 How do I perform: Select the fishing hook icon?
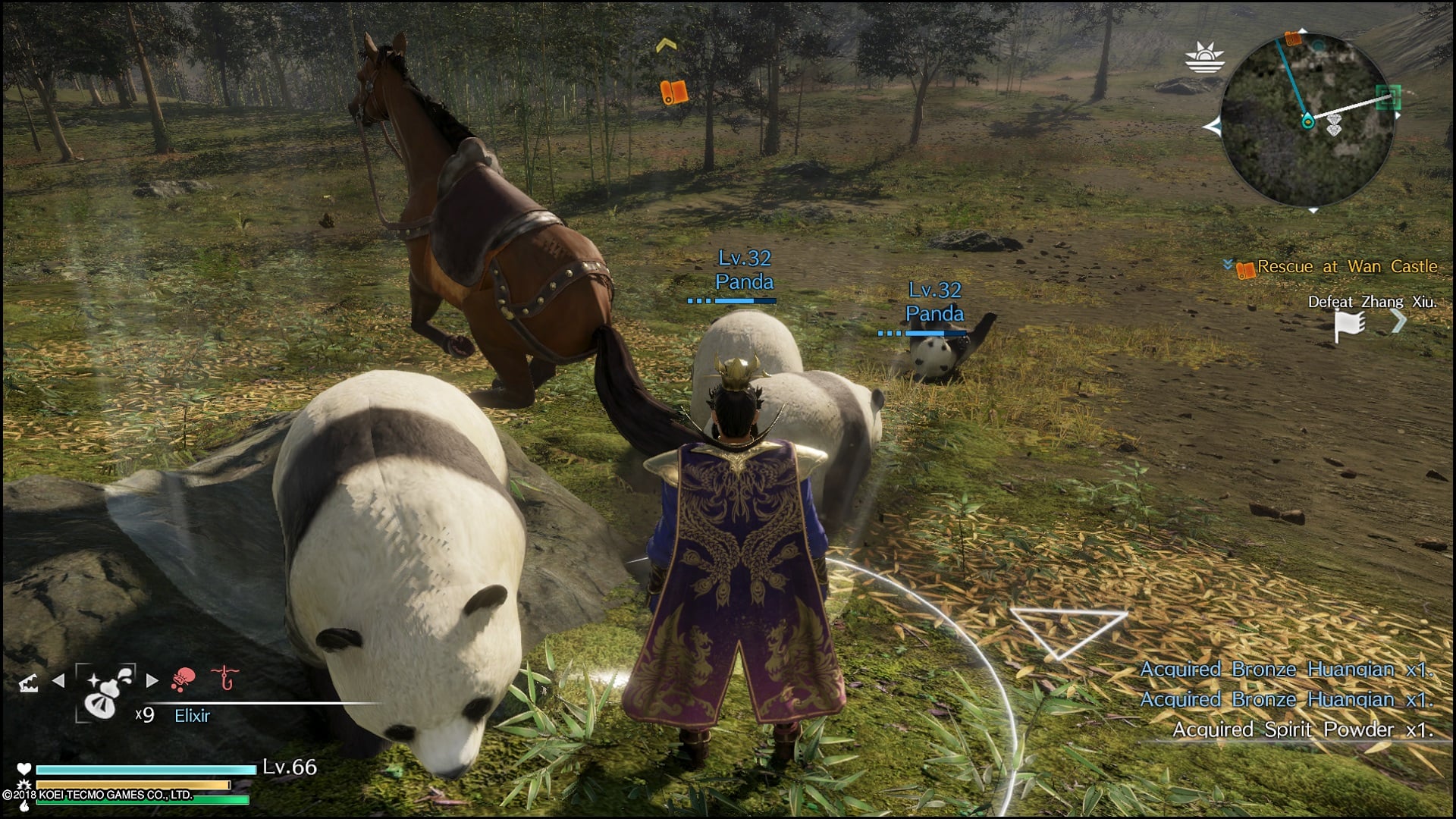click(224, 677)
